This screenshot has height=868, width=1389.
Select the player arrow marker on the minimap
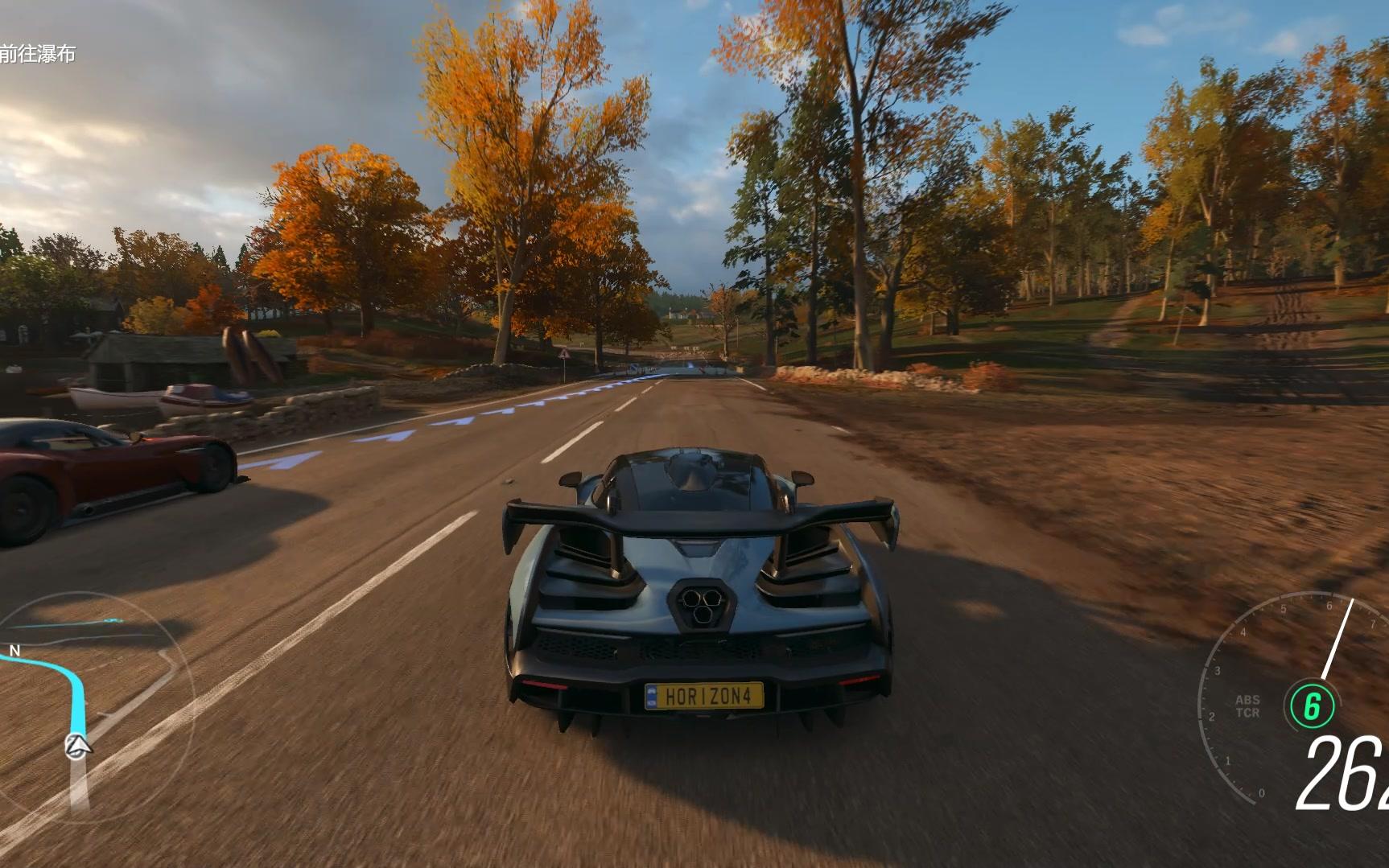click(x=78, y=746)
